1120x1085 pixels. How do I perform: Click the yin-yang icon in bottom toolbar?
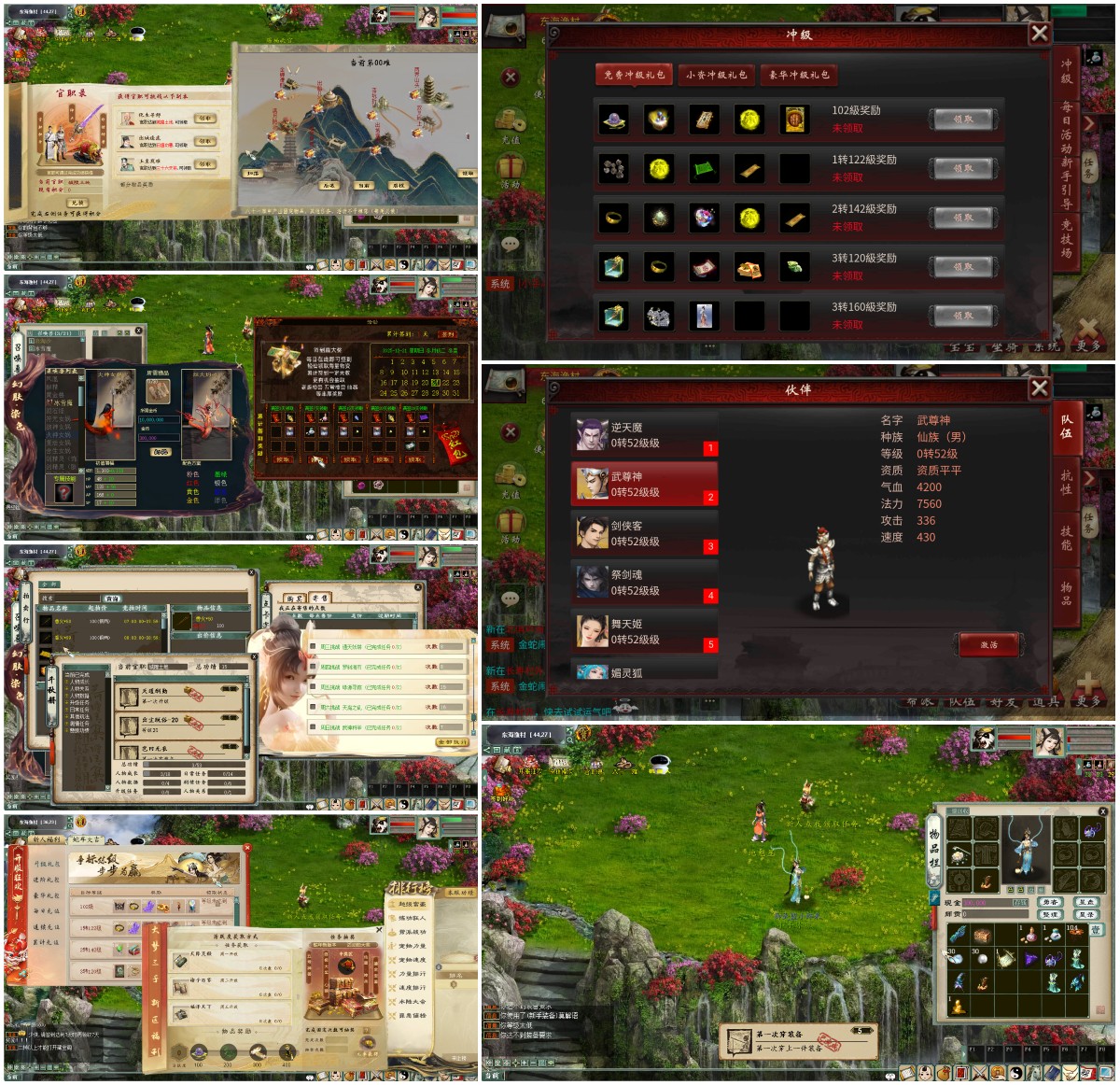pos(1016,1074)
